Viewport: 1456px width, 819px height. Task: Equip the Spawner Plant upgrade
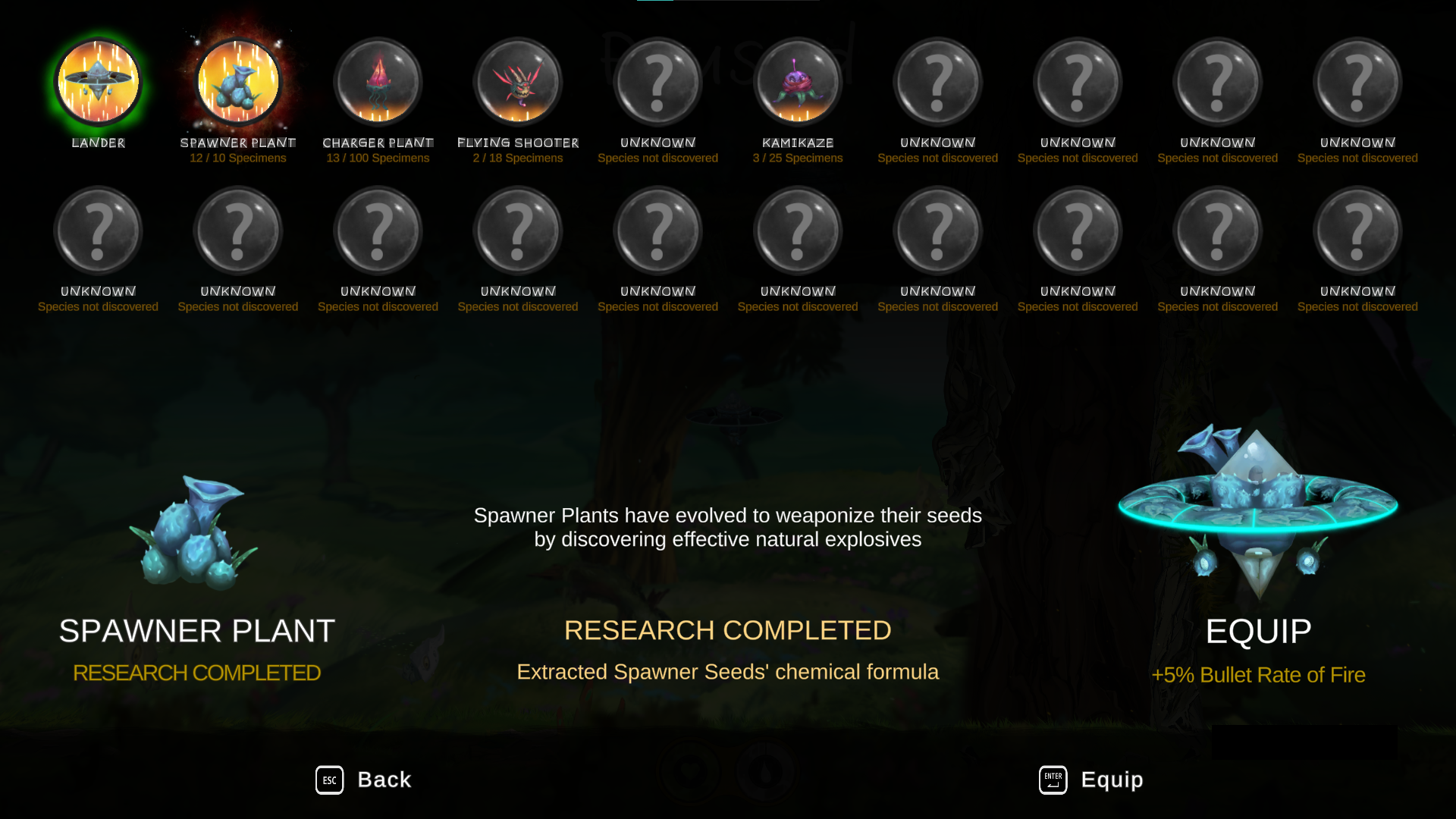pyautogui.click(x=1091, y=780)
